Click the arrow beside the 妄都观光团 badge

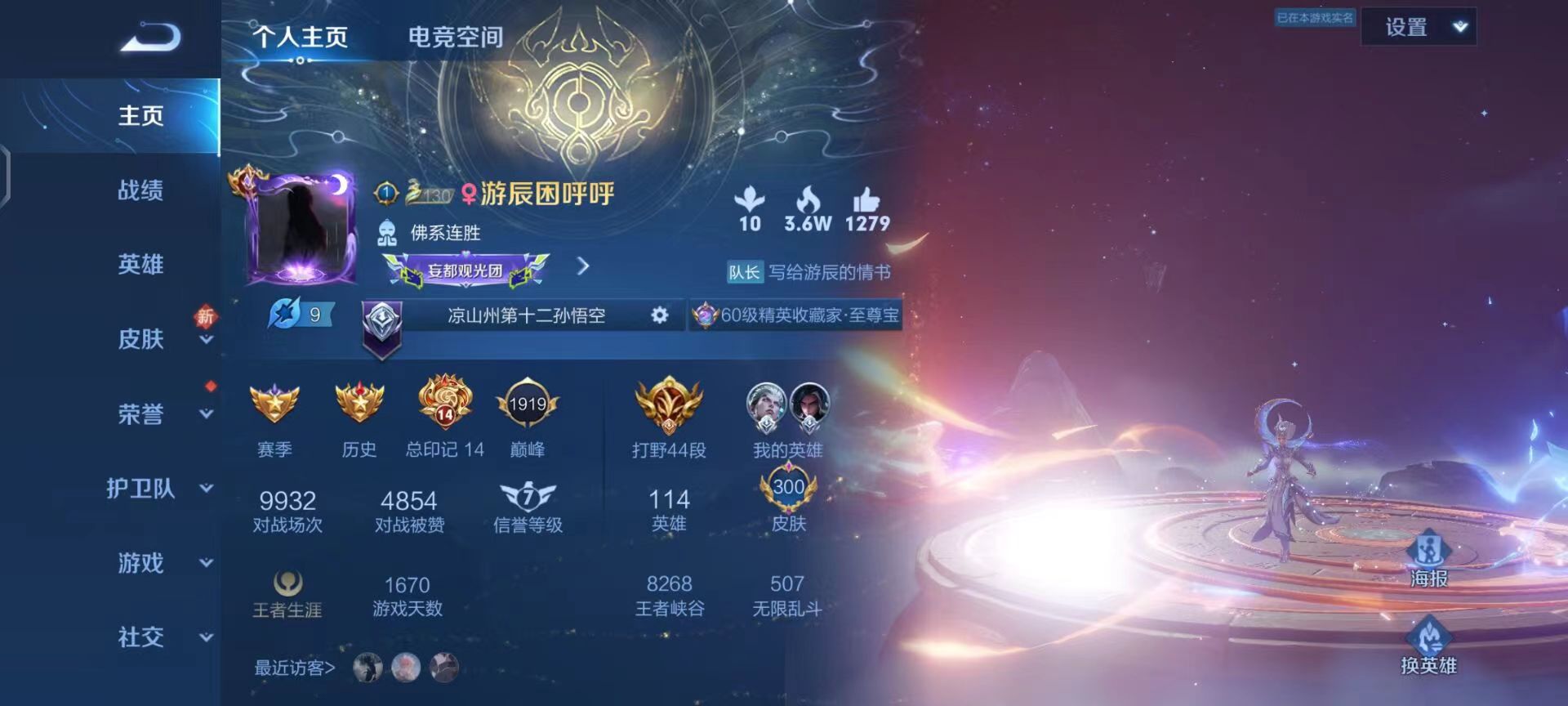(x=583, y=267)
